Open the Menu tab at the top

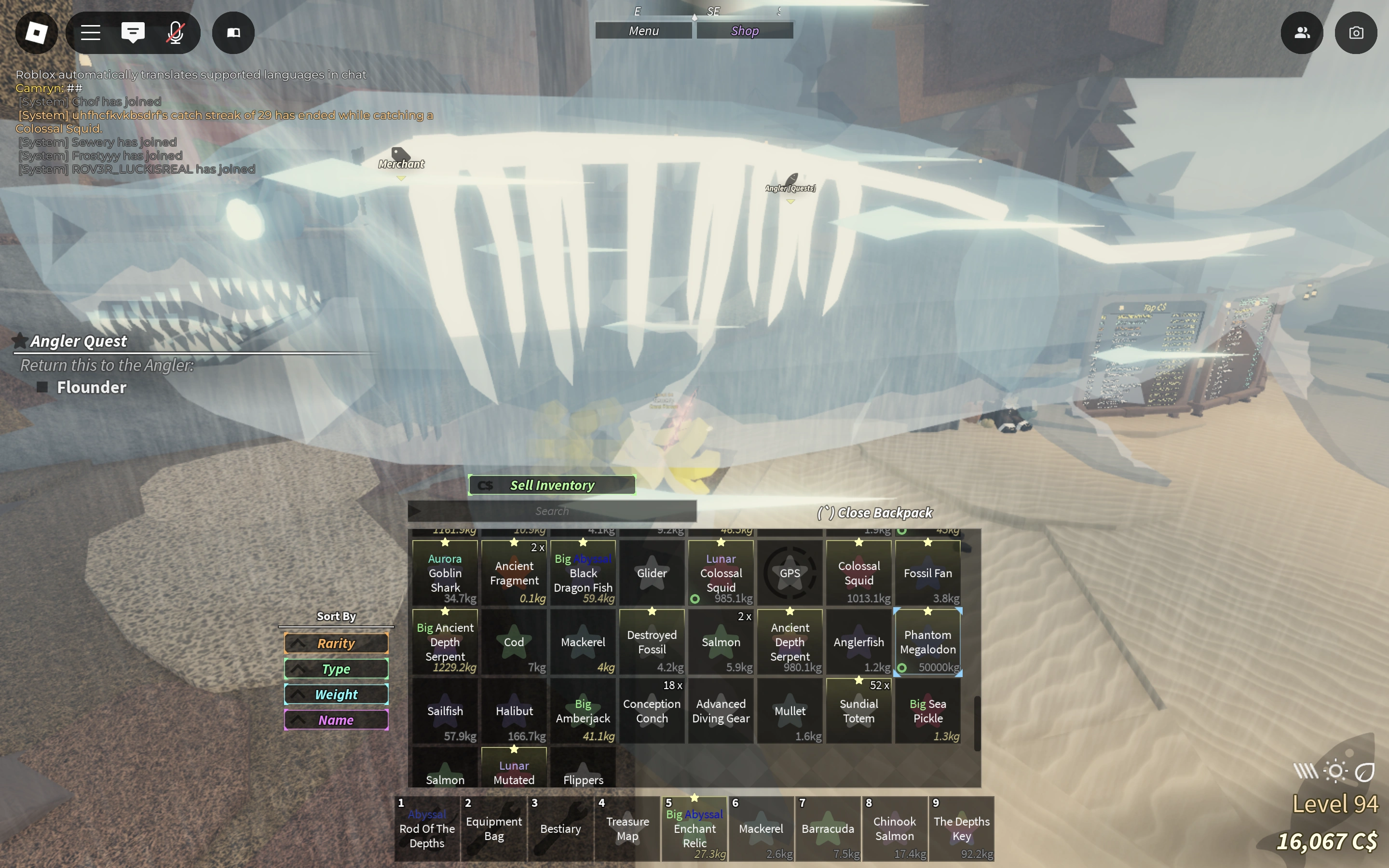click(x=643, y=30)
